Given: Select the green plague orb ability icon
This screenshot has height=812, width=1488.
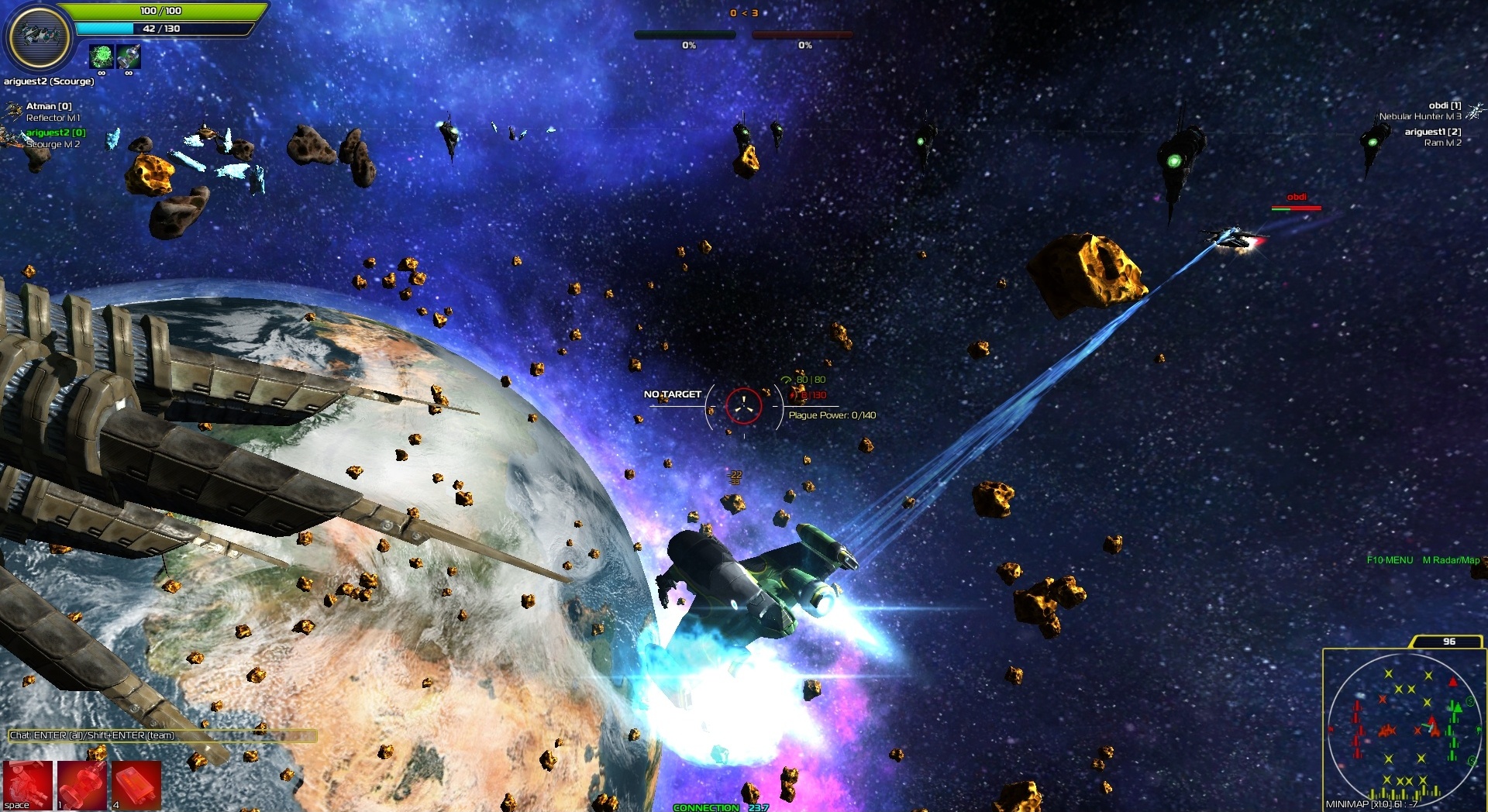Looking at the screenshot, I should pos(101,57).
